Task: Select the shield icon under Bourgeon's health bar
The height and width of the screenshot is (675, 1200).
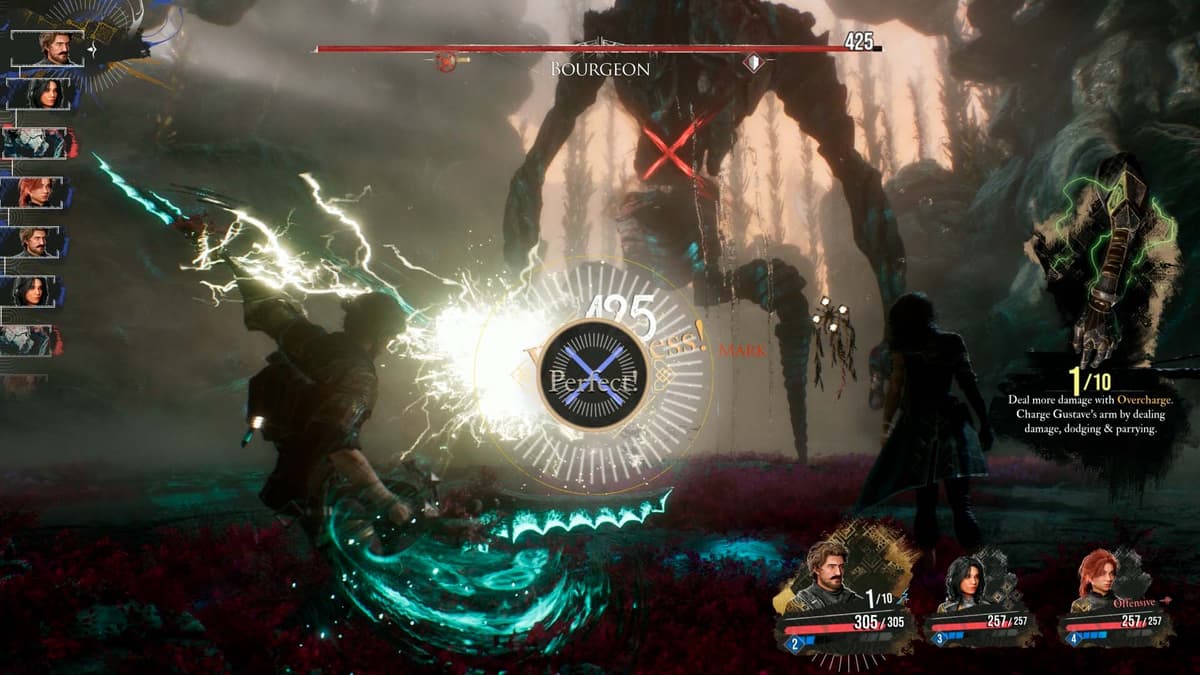Action: pos(754,63)
